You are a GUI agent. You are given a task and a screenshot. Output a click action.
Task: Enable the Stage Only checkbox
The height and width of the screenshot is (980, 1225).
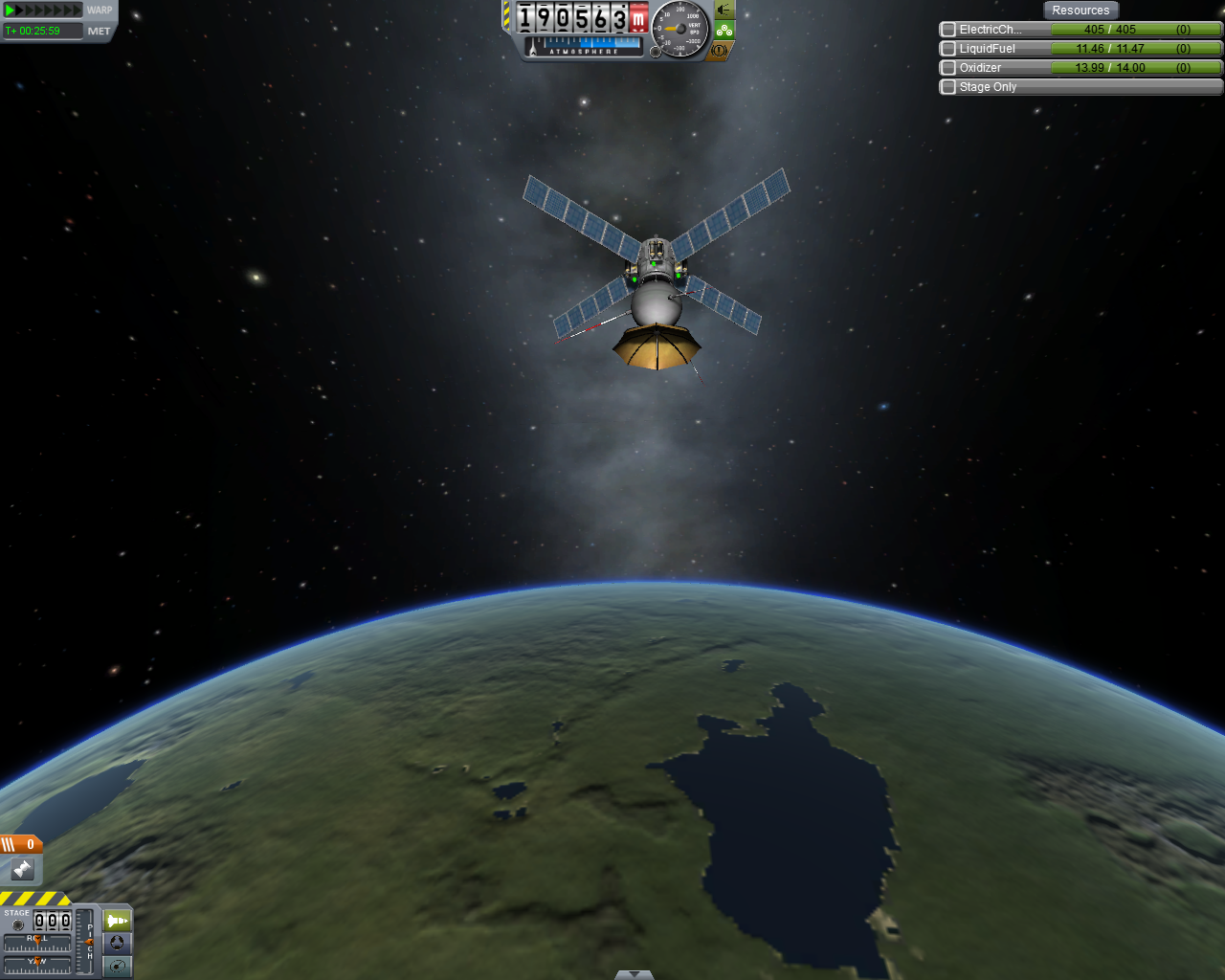pyautogui.click(x=948, y=87)
